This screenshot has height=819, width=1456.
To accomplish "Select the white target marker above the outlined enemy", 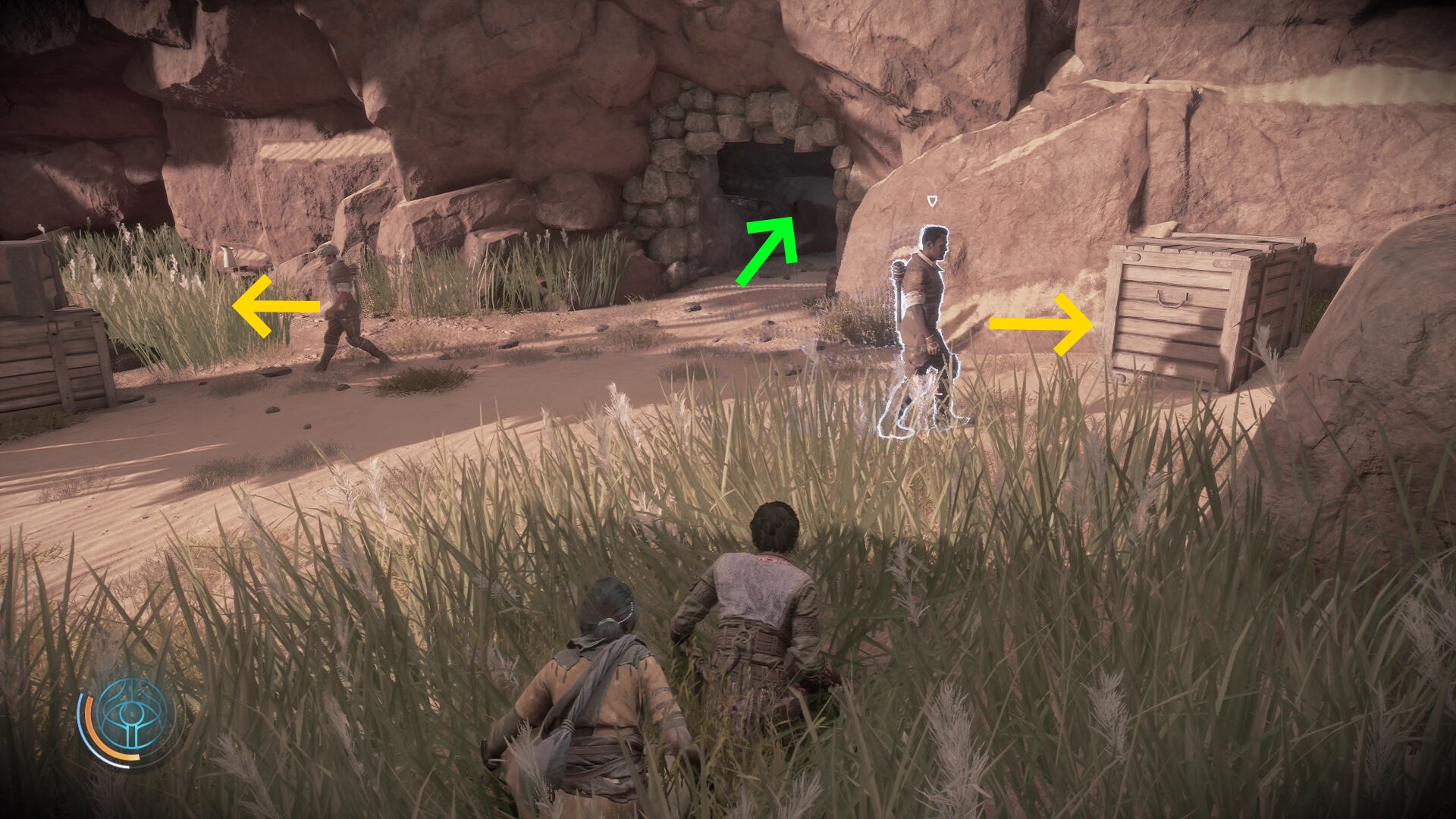I will pyautogui.click(x=932, y=201).
